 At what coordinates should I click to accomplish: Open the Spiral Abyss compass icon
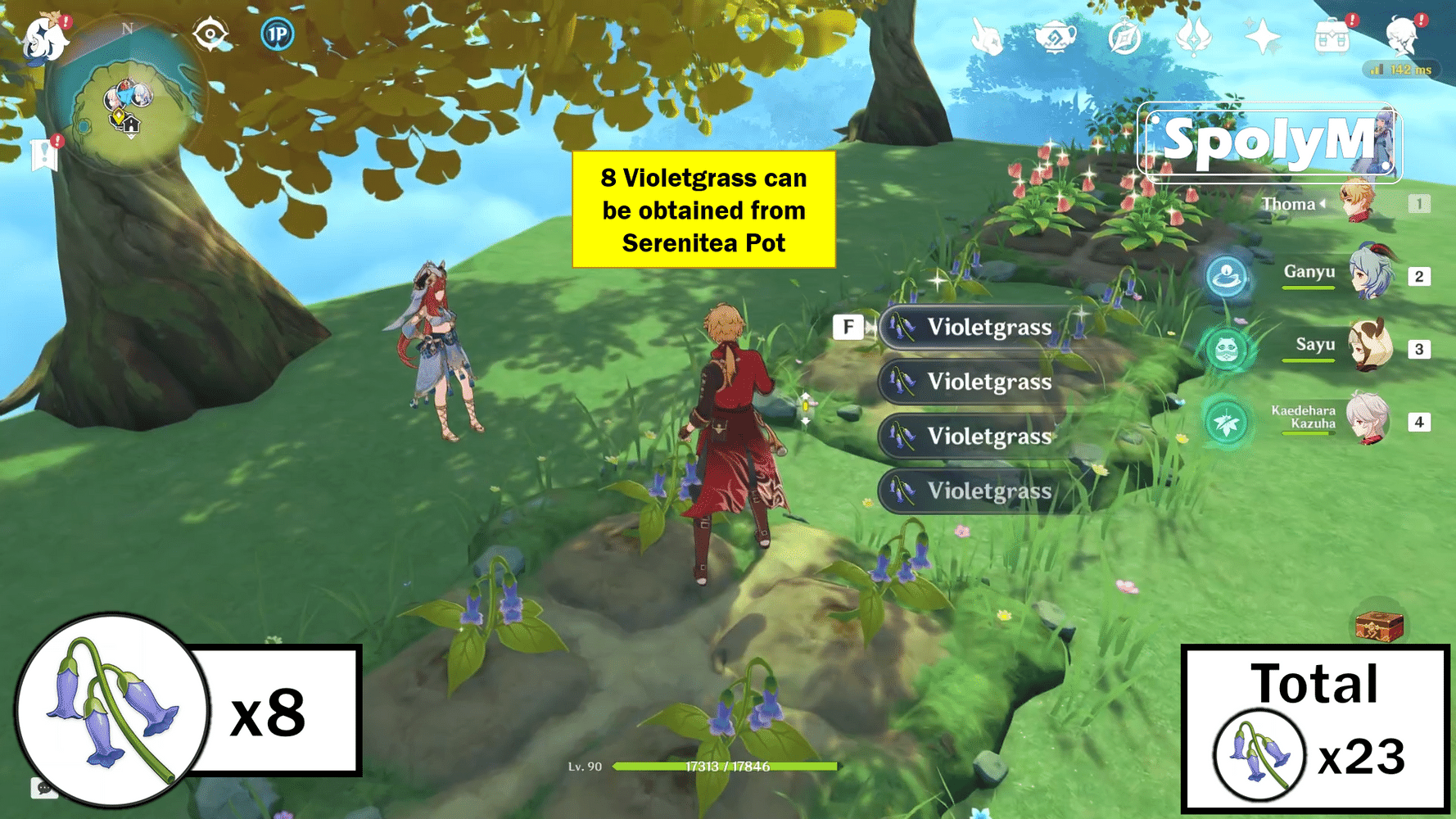click(1124, 36)
